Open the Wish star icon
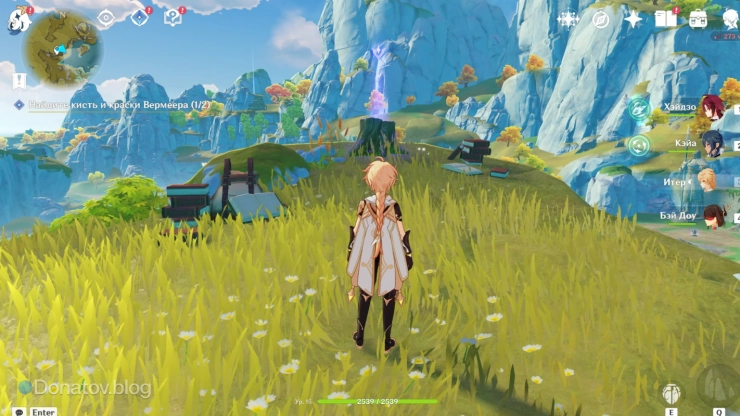This screenshot has height=416, width=740. click(x=633, y=19)
